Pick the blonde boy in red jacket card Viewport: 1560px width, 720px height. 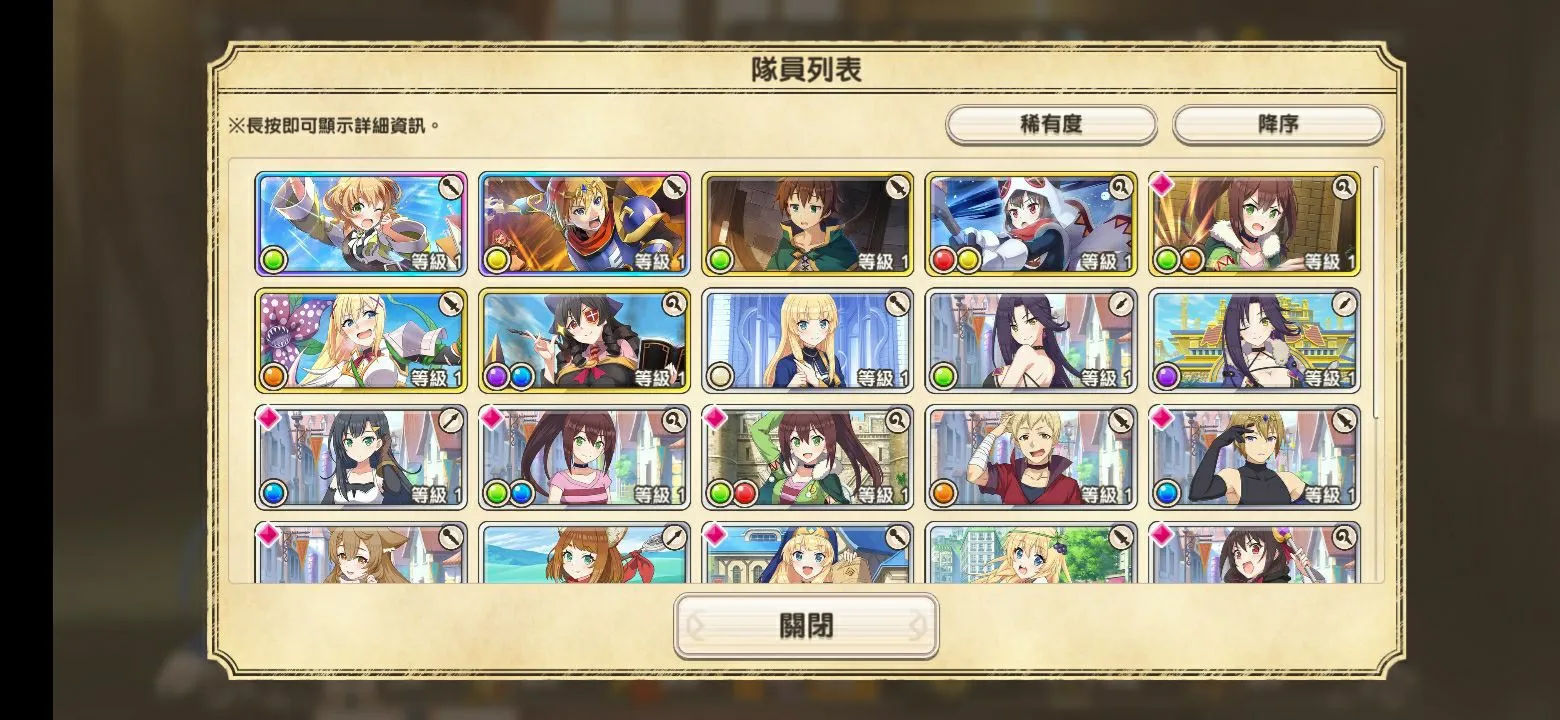1031,457
